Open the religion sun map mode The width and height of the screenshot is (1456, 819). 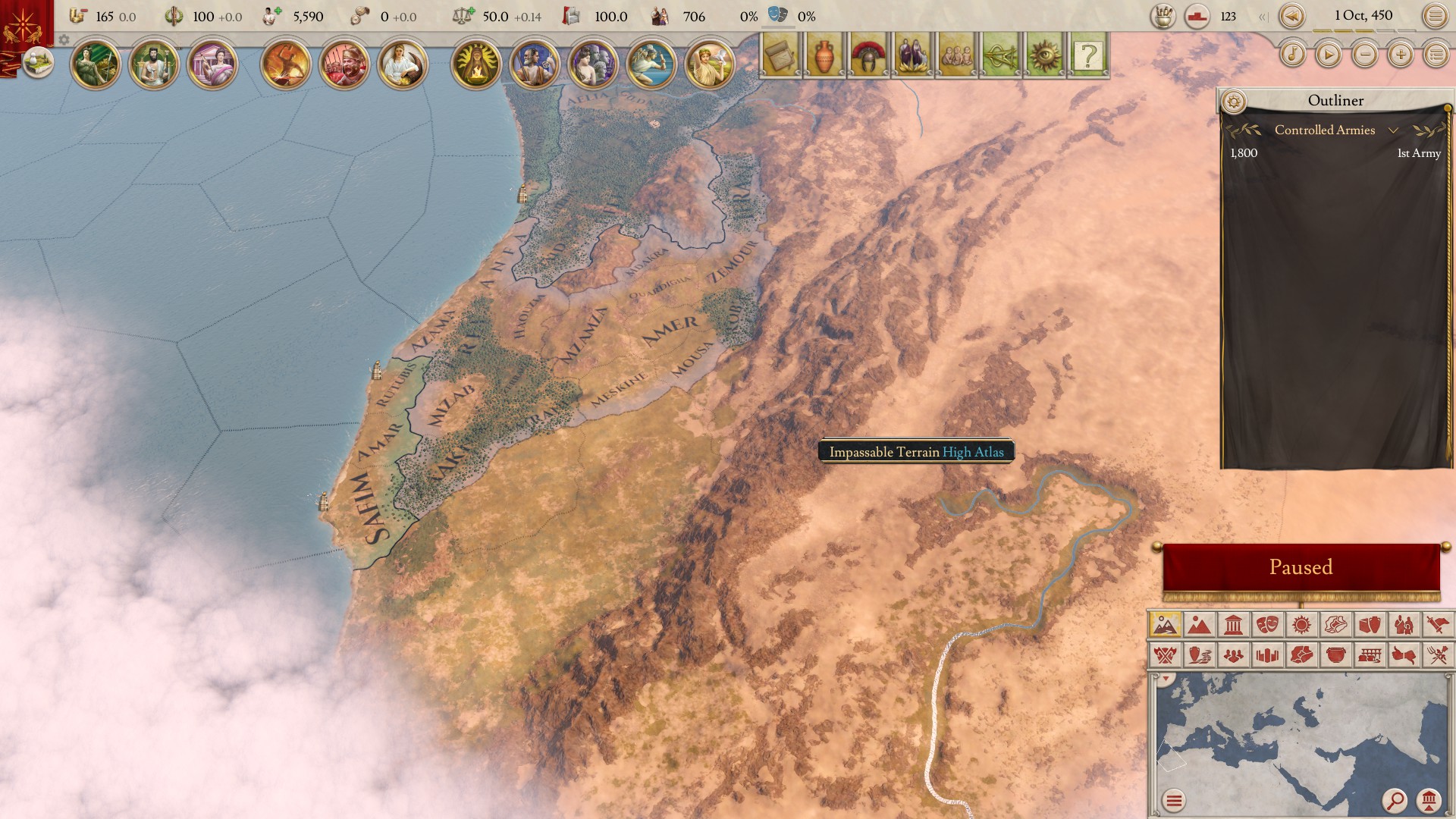1302,624
